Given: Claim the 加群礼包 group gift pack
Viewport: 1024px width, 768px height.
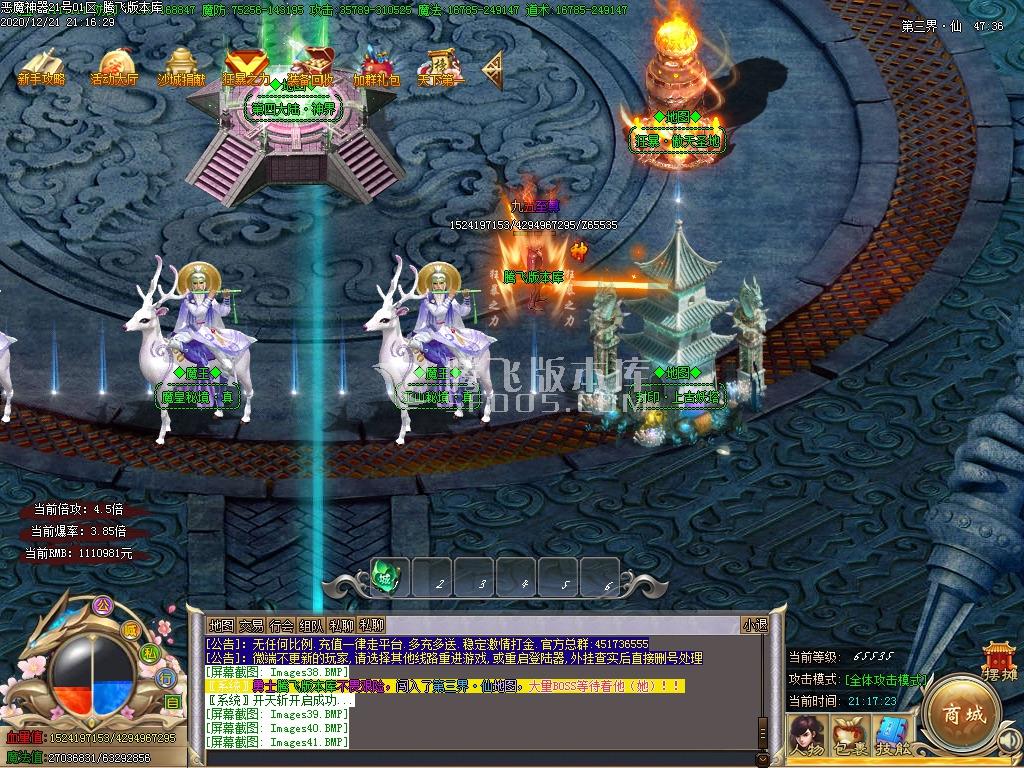Looking at the screenshot, I should [x=377, y=66].
